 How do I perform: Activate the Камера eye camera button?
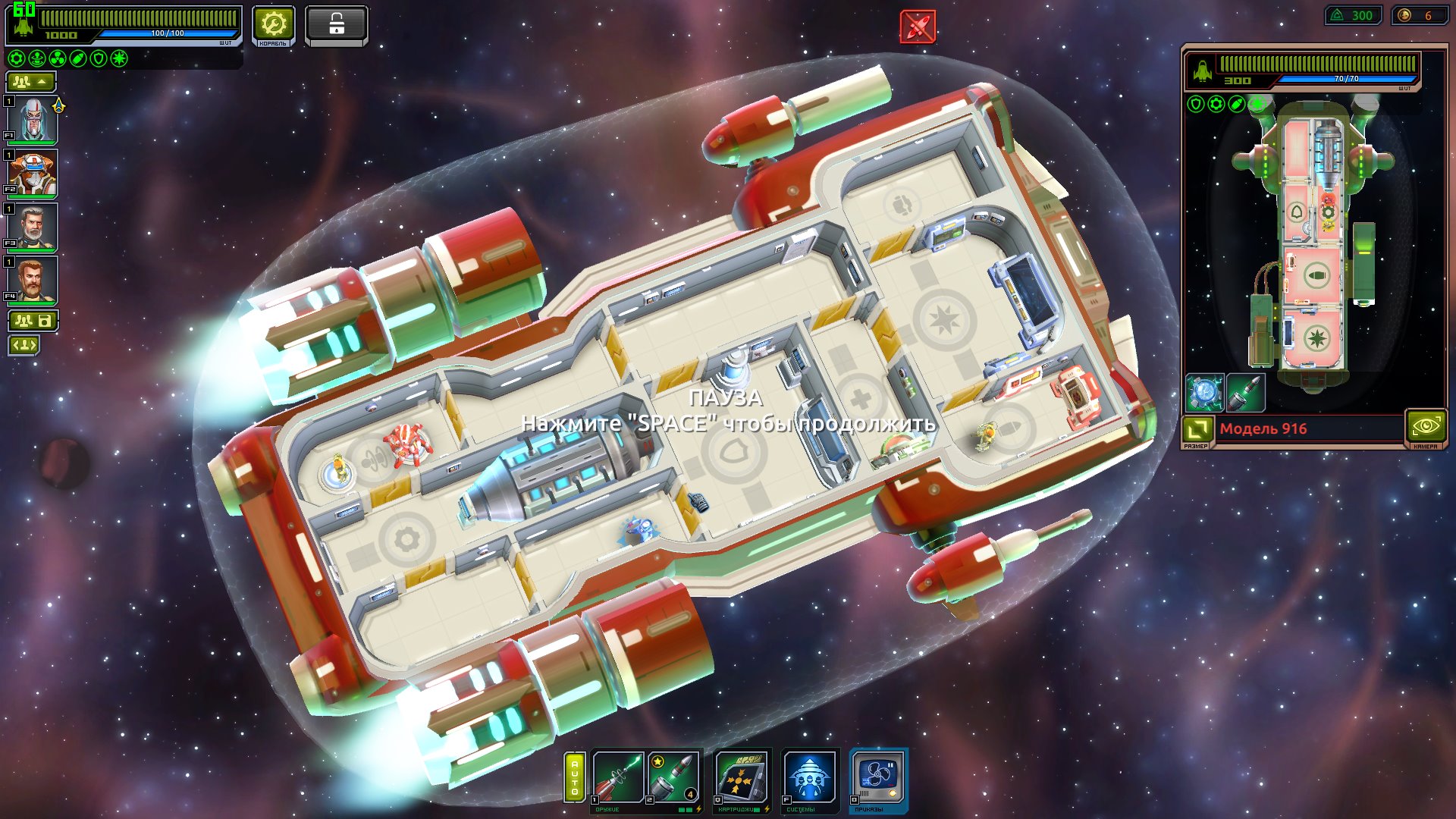pyautogui.click(x=1426, y=427)
